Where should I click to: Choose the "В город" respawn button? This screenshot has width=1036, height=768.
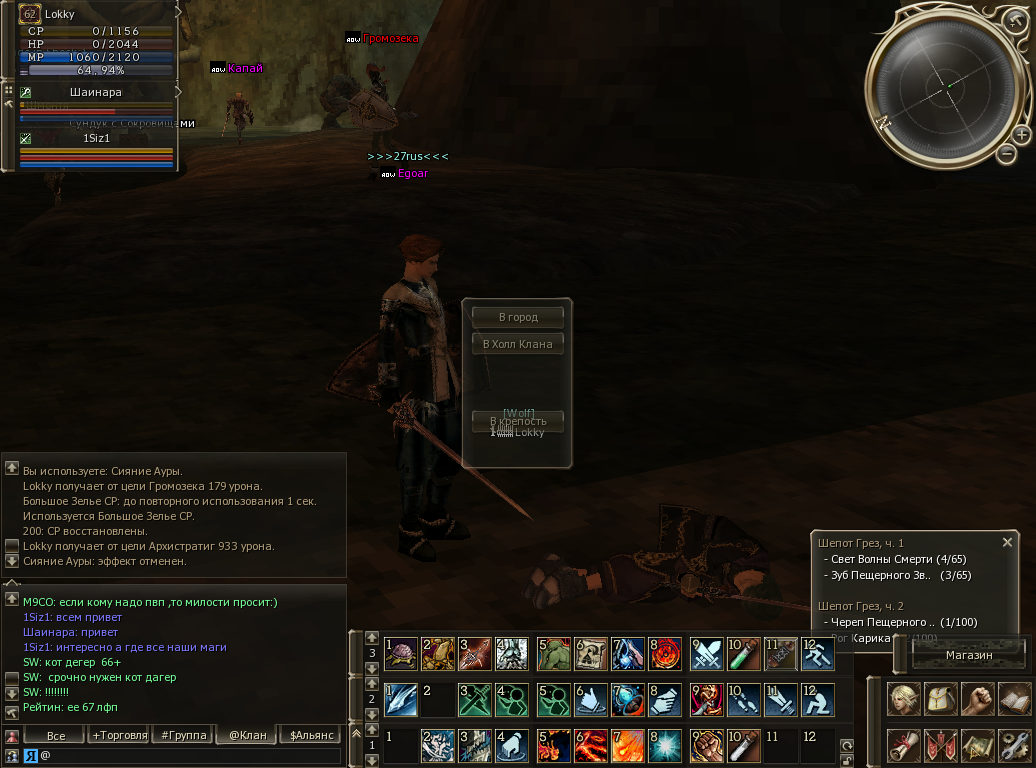pos(517,317)
